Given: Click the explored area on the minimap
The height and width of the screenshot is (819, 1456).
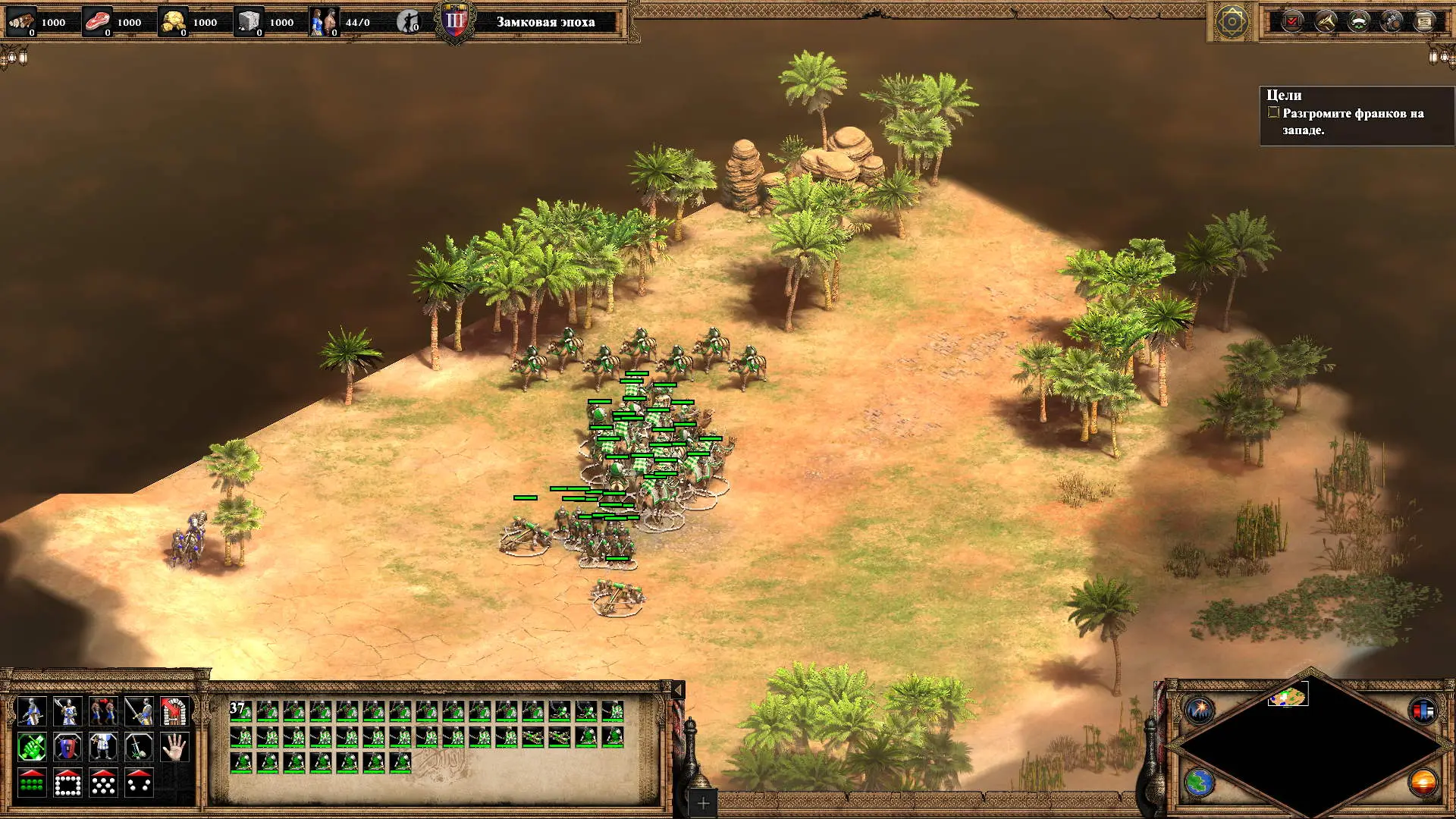Looking at the screenshot, I should 1288,695.
